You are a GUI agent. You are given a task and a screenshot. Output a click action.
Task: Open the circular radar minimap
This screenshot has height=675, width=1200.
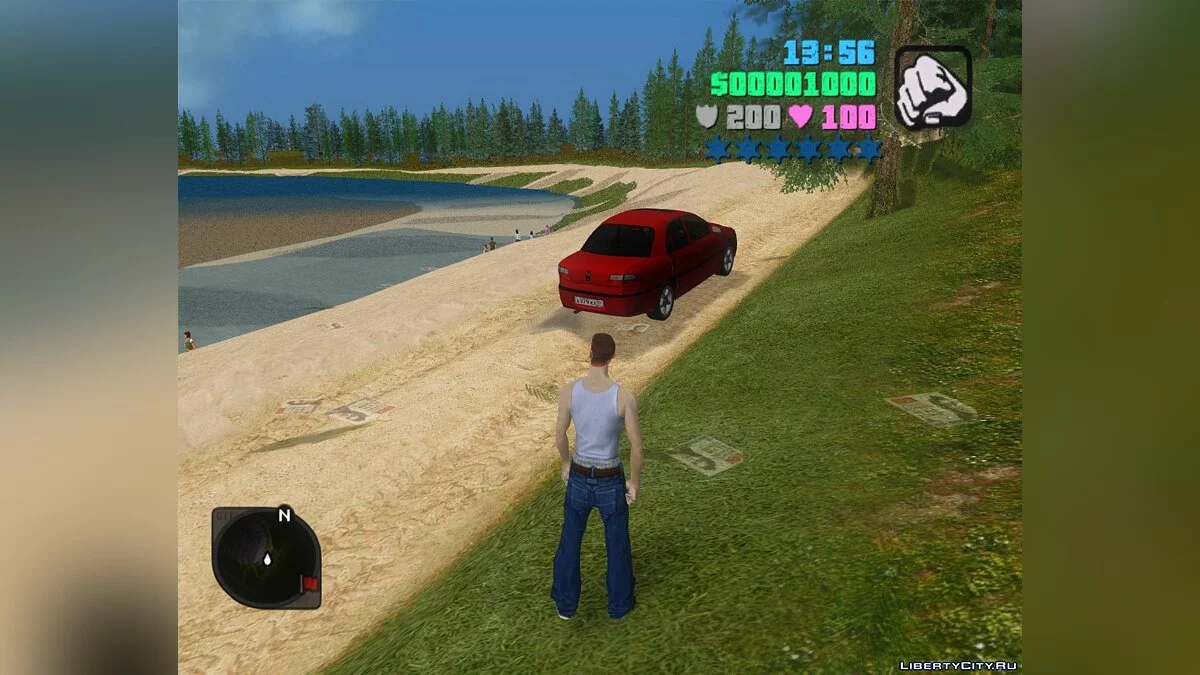click(x=266, y=558)
